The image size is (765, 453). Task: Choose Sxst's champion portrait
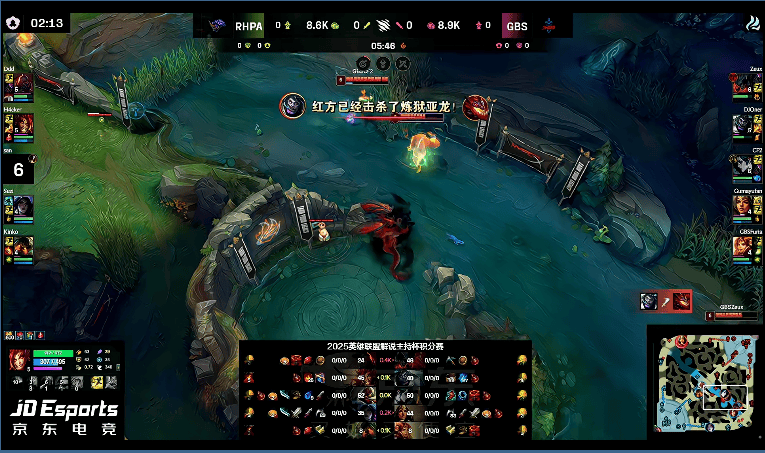tap(21, 205)
